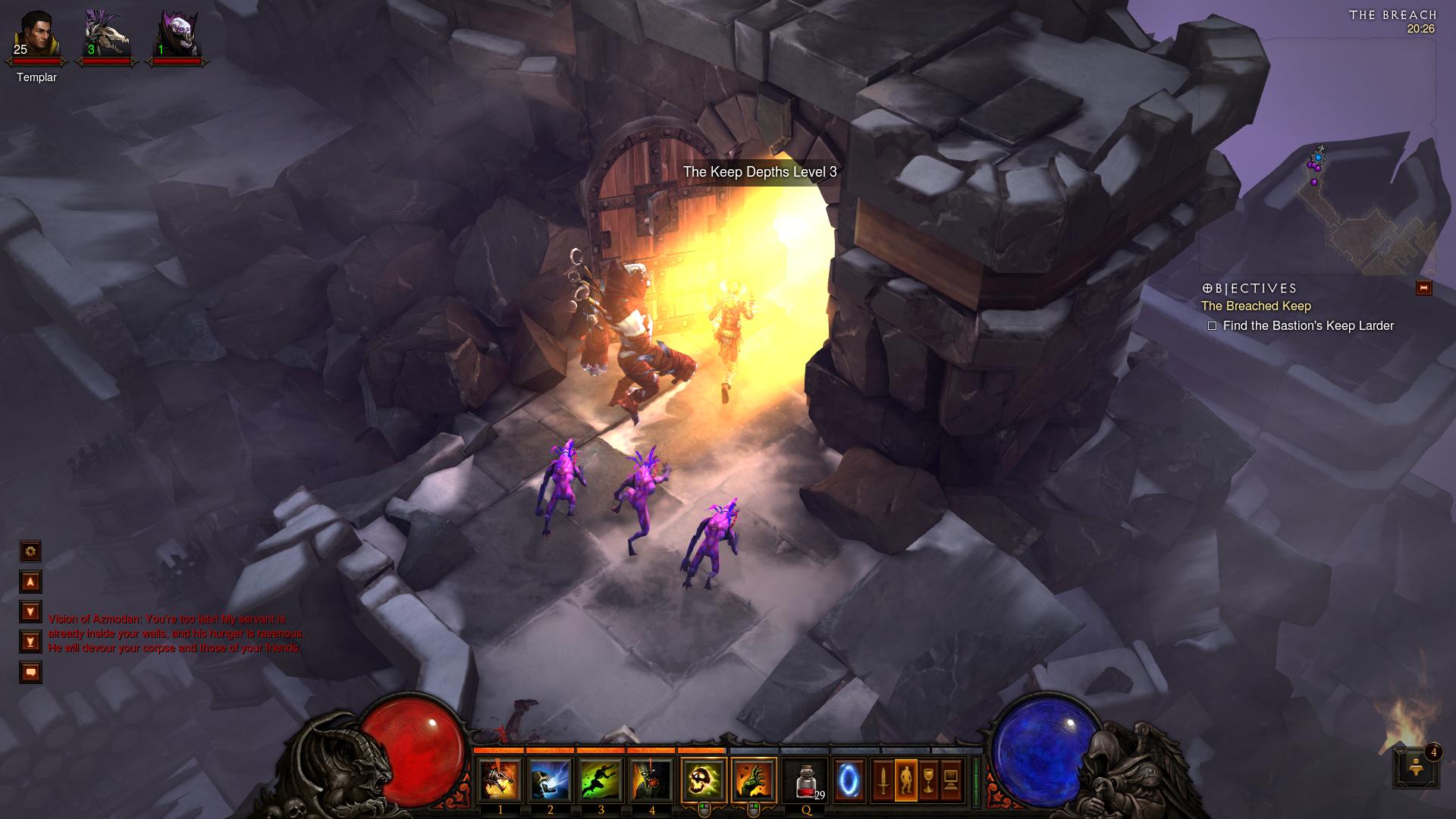Image resolution: width=1456 pixels, height=819 pixels.
Task: Activate the skill in hotbar slot 1
Action: click(x=500, y=780)
